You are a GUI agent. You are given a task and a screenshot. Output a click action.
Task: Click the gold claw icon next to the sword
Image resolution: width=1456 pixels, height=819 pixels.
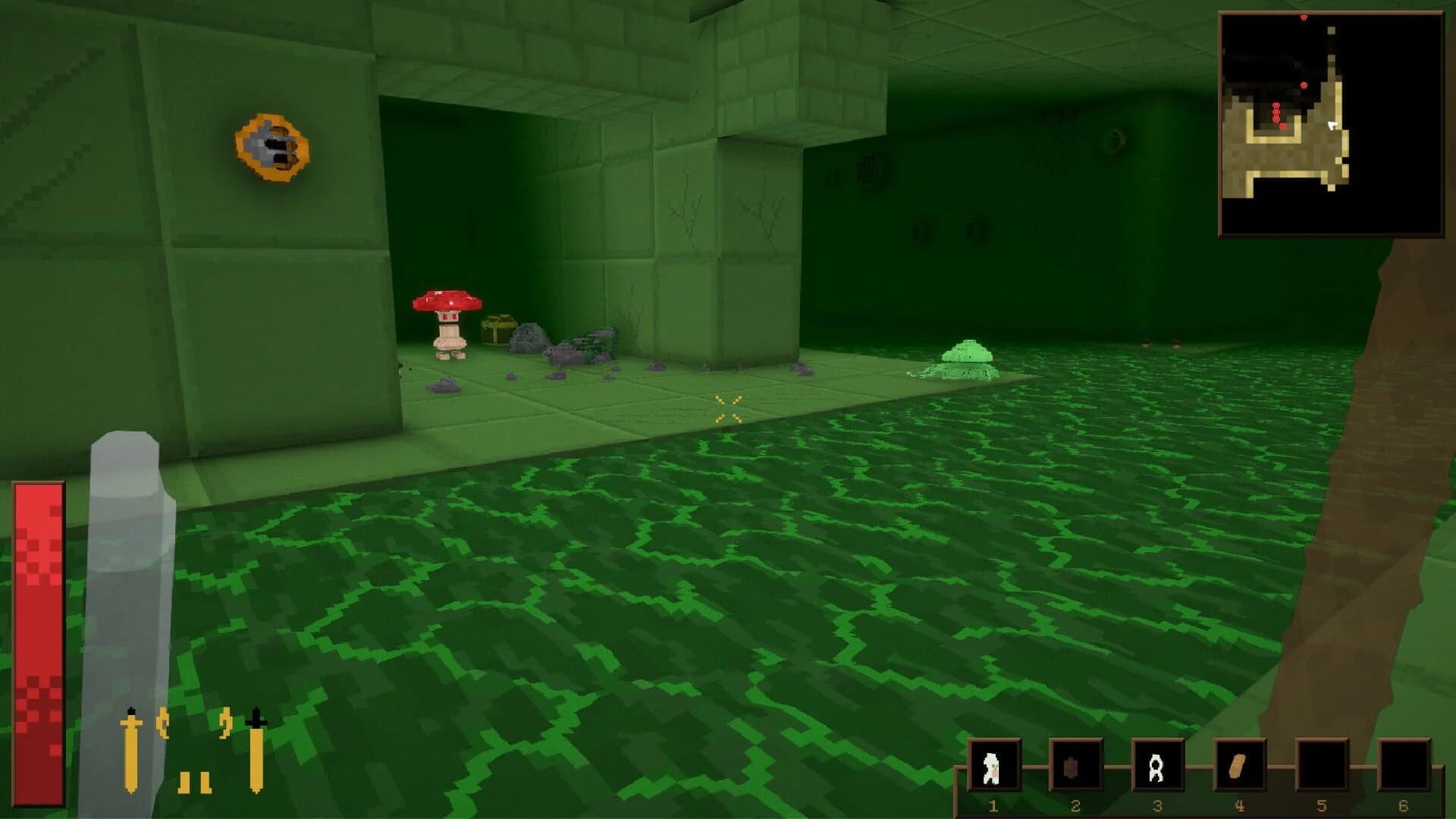[162, 723]
